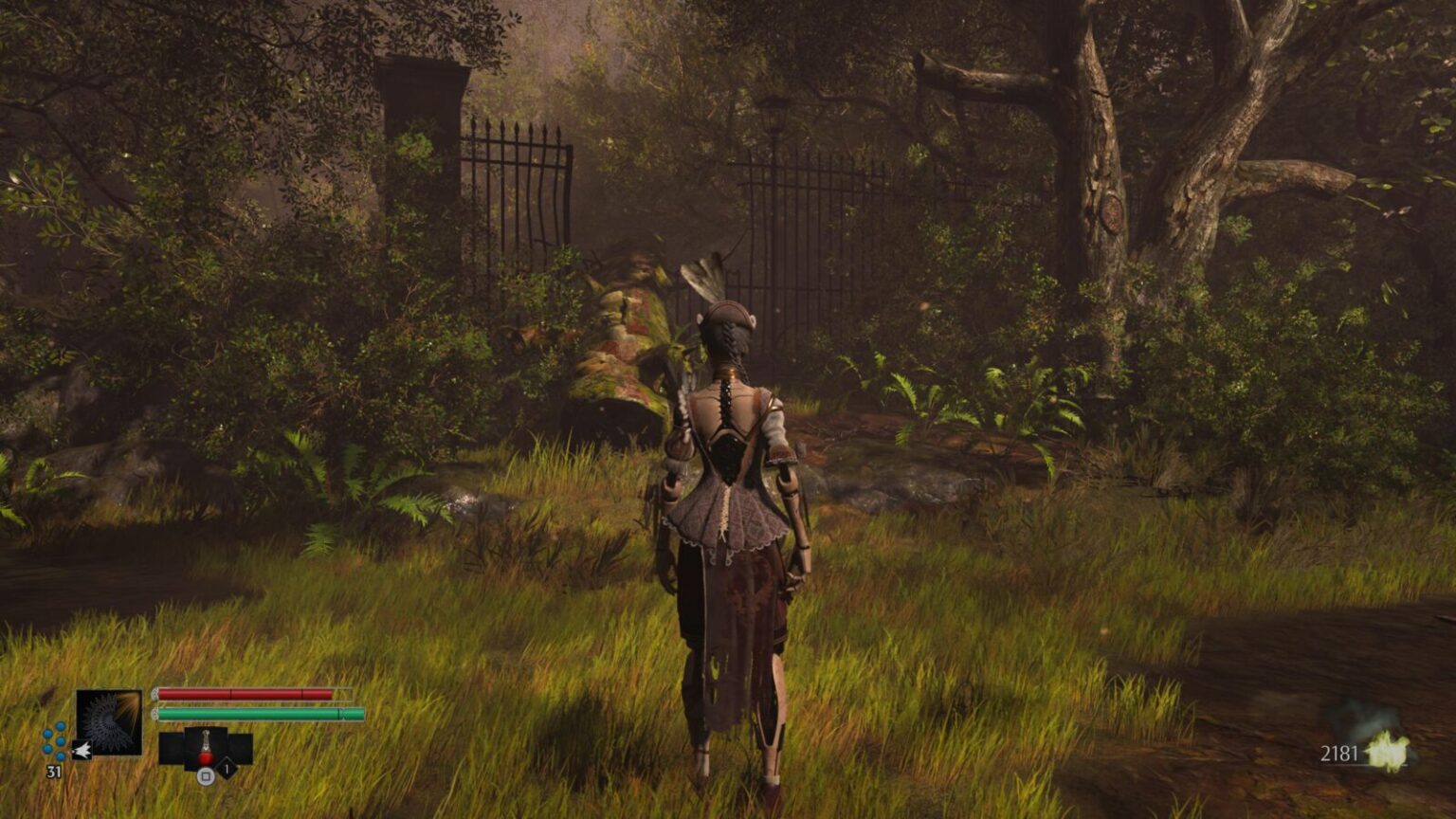Select the dark Shadow Burst skill icon

point(110,720)
